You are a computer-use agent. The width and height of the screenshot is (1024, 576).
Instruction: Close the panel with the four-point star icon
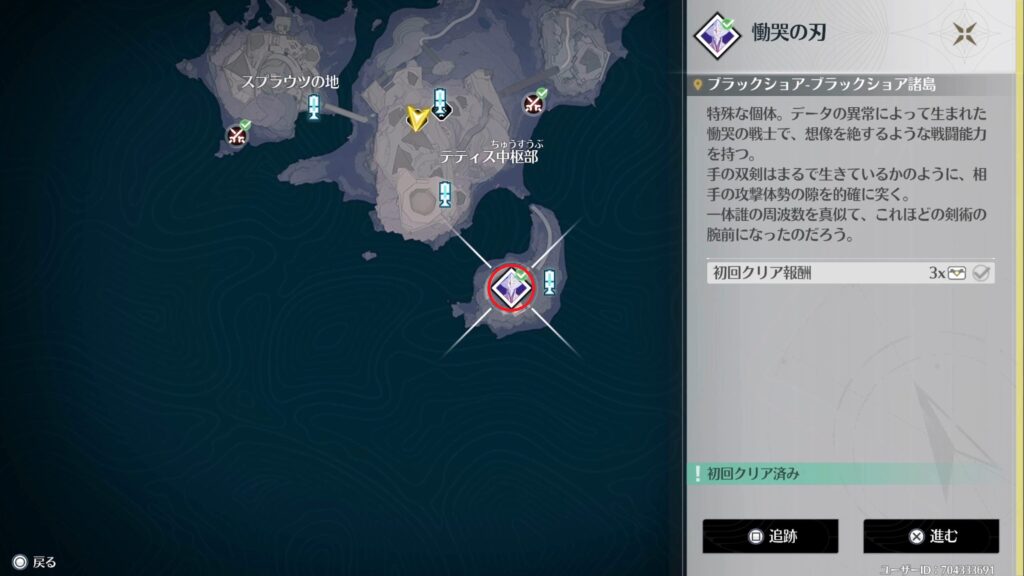[965, 33]
